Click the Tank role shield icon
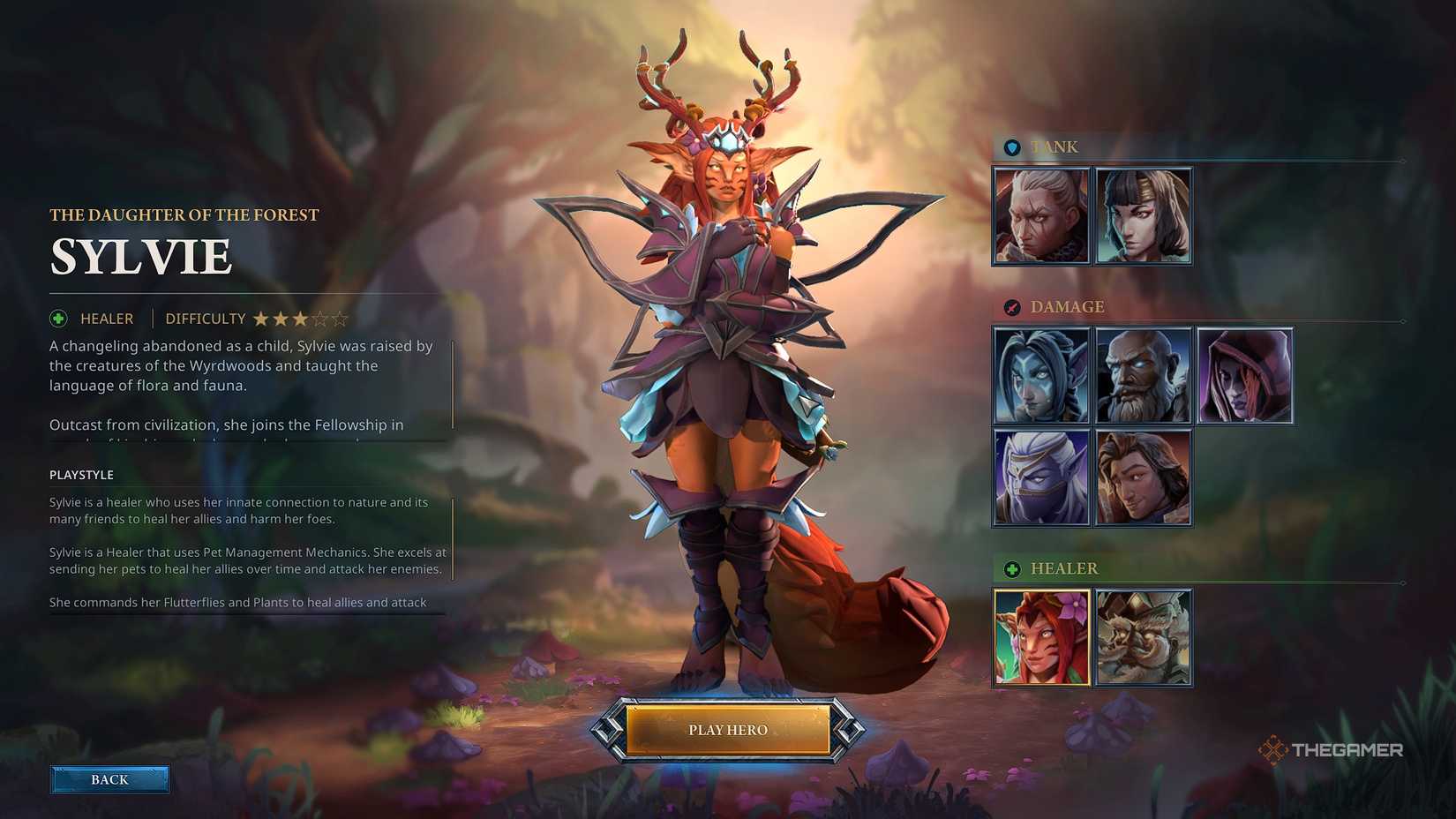This screenshot has height=819, width=1456. [1011, 147]
